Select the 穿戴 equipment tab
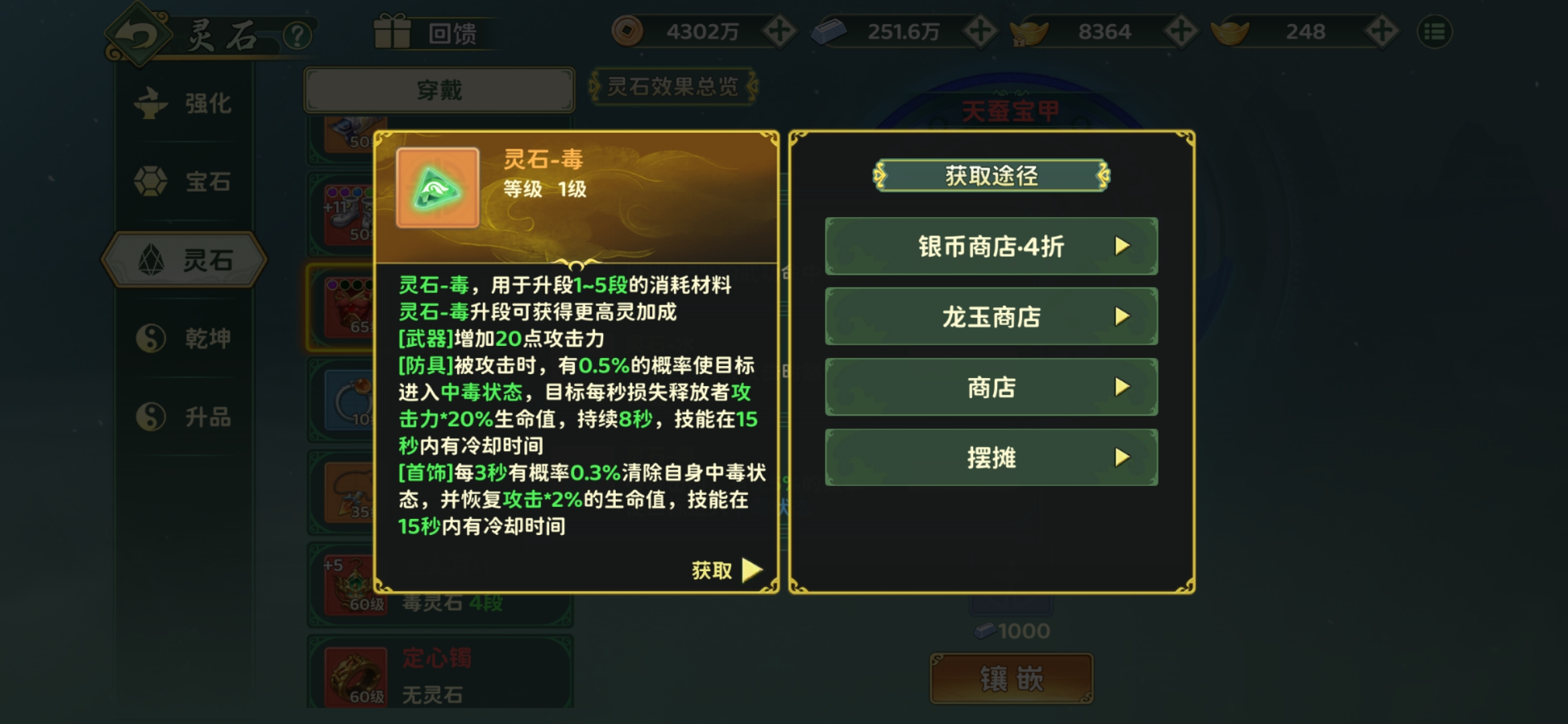 click(439, 90)
